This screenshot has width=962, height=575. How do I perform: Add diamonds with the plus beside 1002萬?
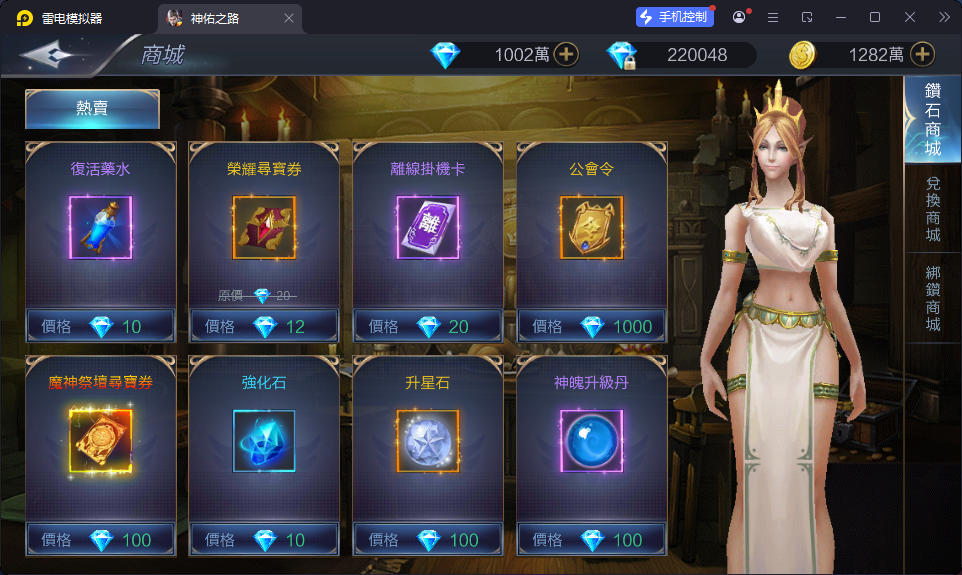(x=566, y=54)
